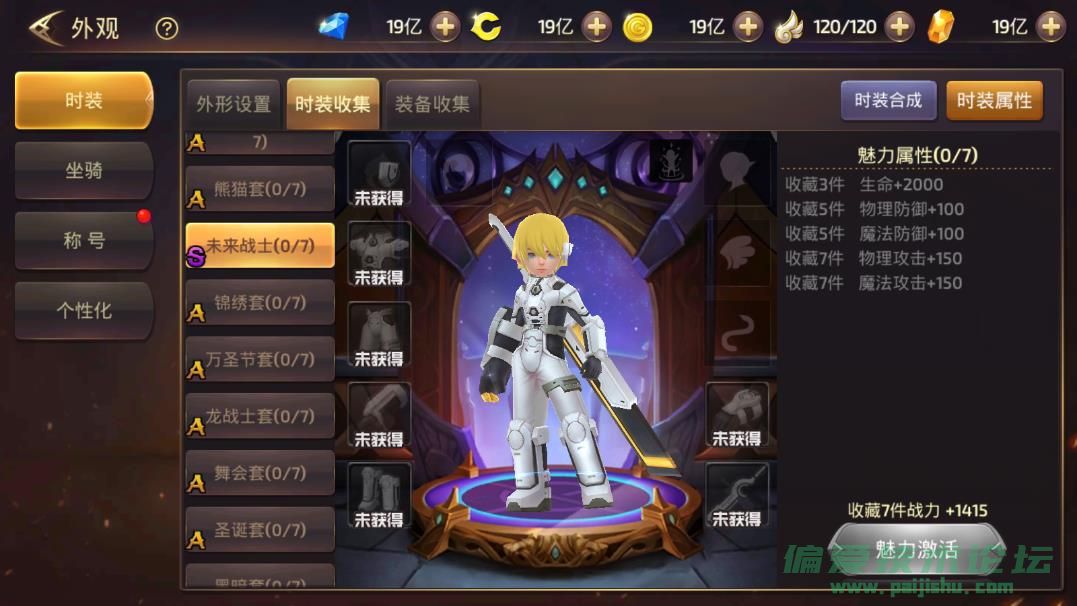Viewport: 1077px width, 606px height.
Task: Tap the plus button beside 120/120 stamina
Action: pyautogui.click(x=899, y=27)
